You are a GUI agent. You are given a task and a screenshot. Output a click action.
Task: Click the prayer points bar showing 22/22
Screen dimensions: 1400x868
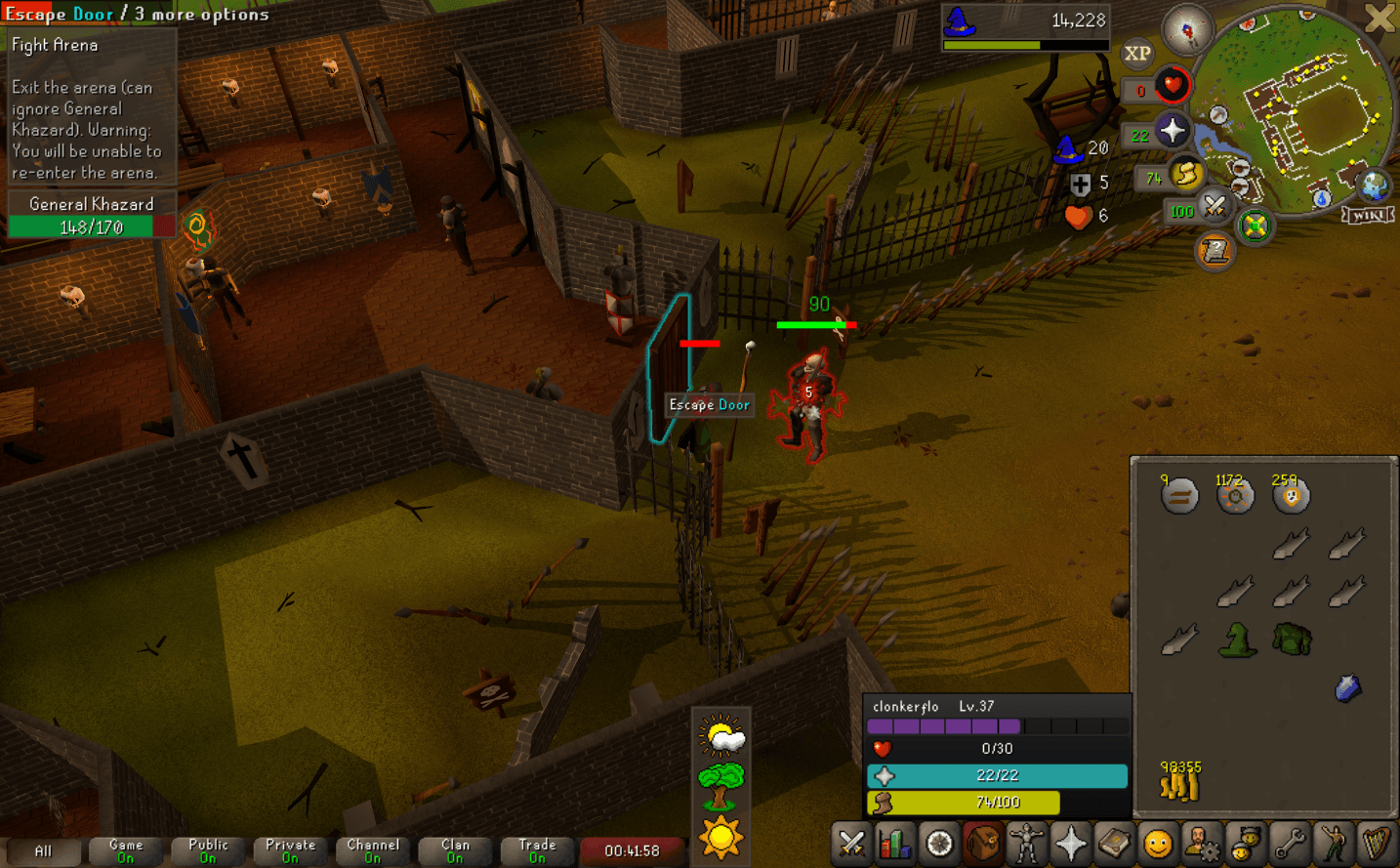click(x=996, y=776)
